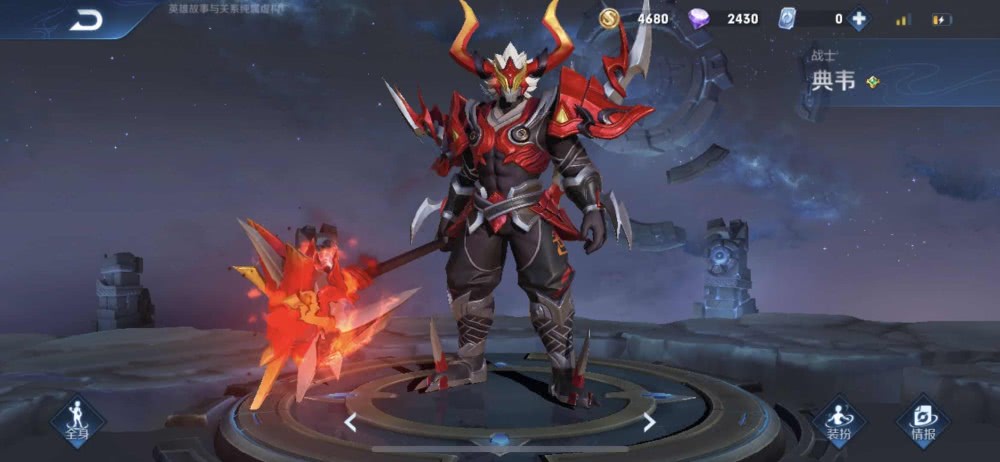
Task: Click the green gem badge beside 典韦
Action: click(x=873, y=82)
